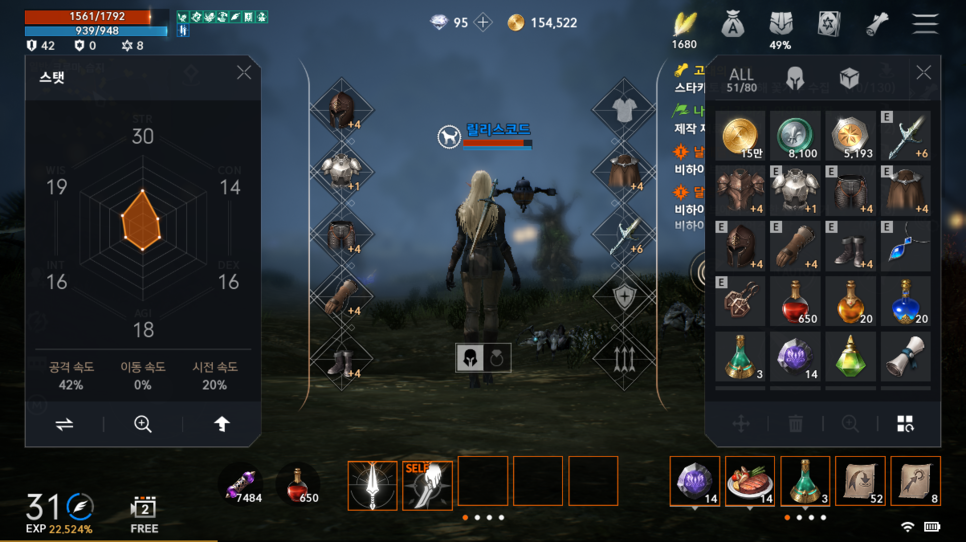Open the hamburger main menu
The height and width of the screenshot is (542, 966).
pyautogui.click(x=925, y=23)
